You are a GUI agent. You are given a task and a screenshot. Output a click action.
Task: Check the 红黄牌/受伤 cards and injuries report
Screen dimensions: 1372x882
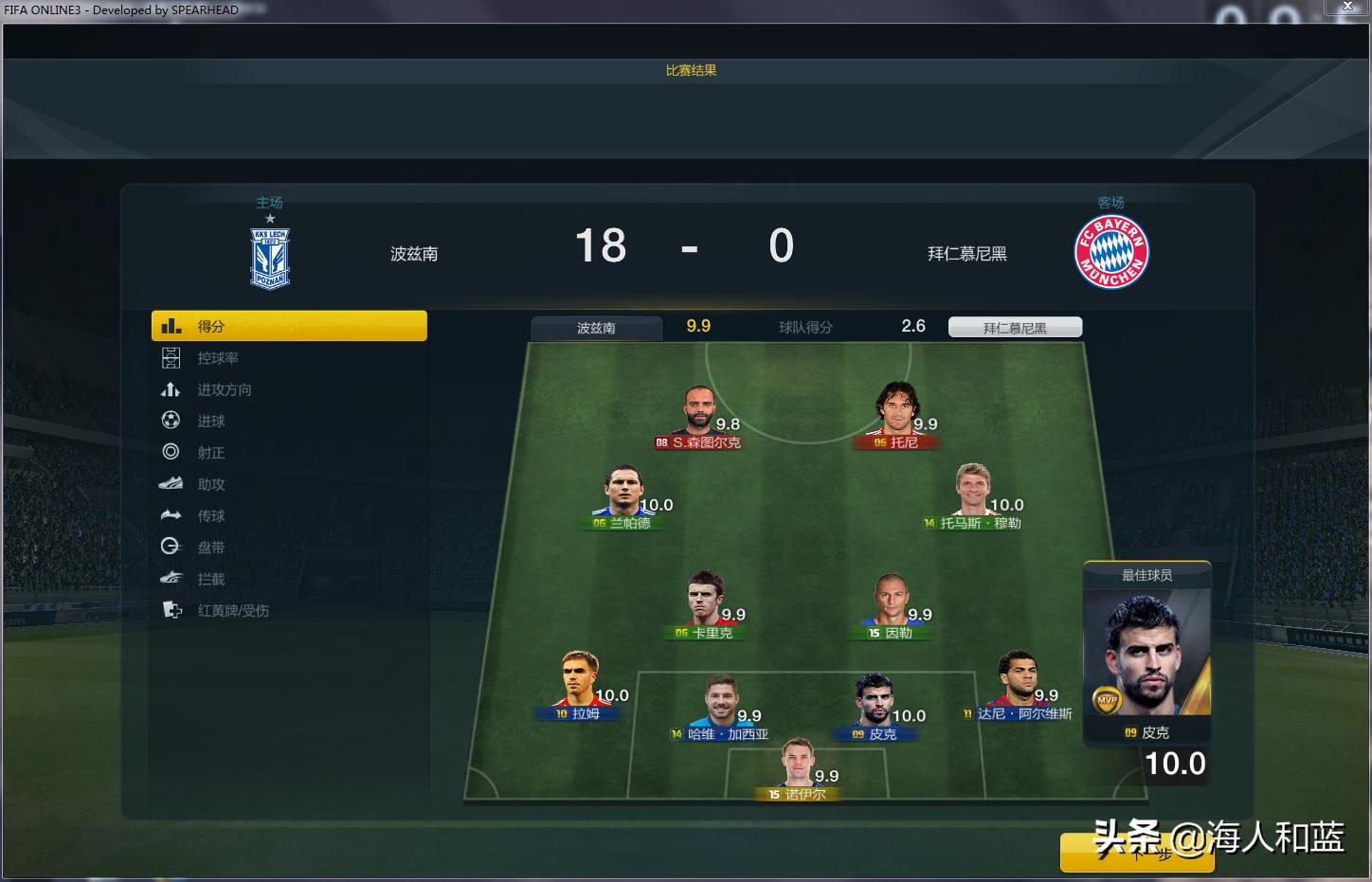pos(232,610)
